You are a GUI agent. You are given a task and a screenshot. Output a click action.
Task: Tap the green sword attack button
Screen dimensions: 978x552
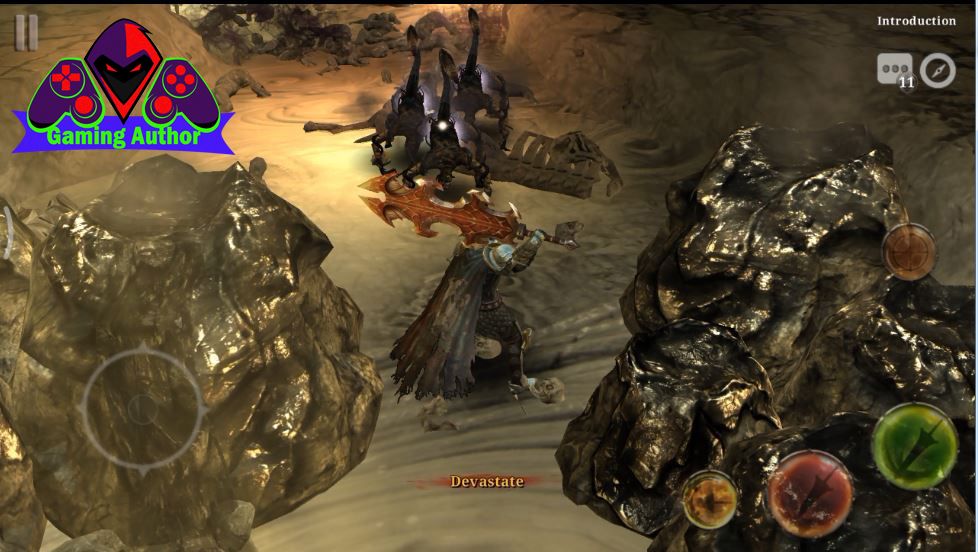[914, 446]
